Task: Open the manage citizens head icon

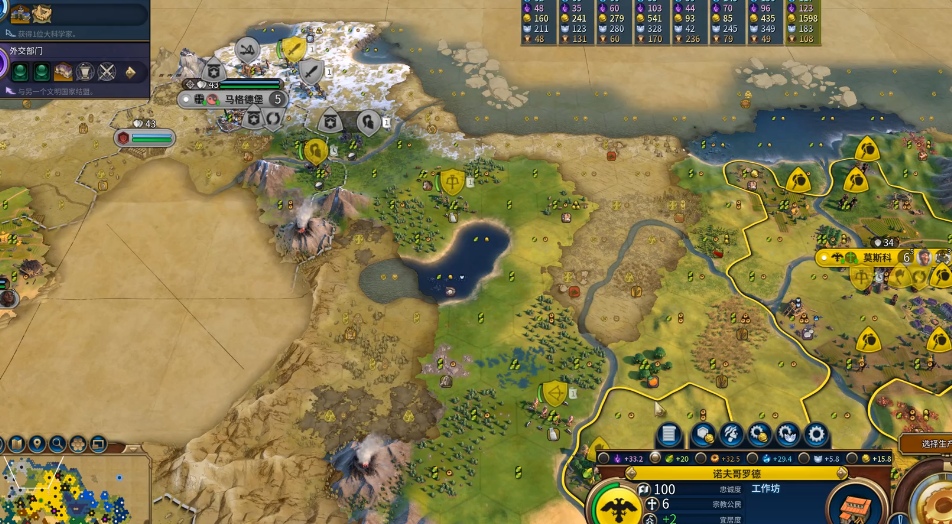Action: click(732, 434)
